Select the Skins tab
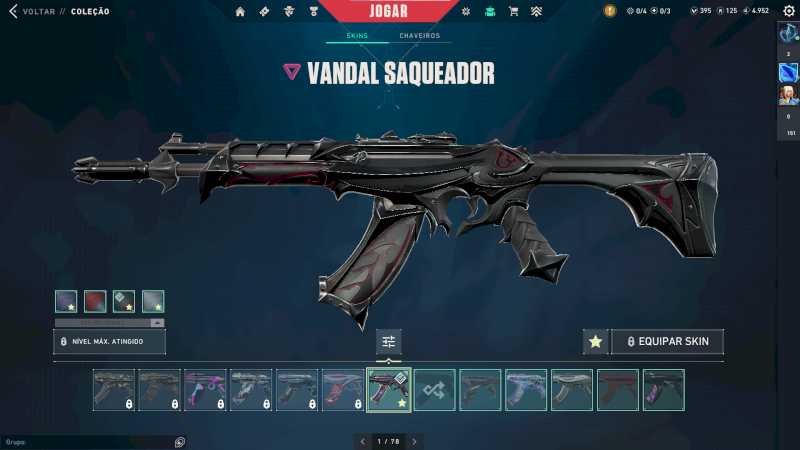Screen dimensions: 800x450 (356, 36)
